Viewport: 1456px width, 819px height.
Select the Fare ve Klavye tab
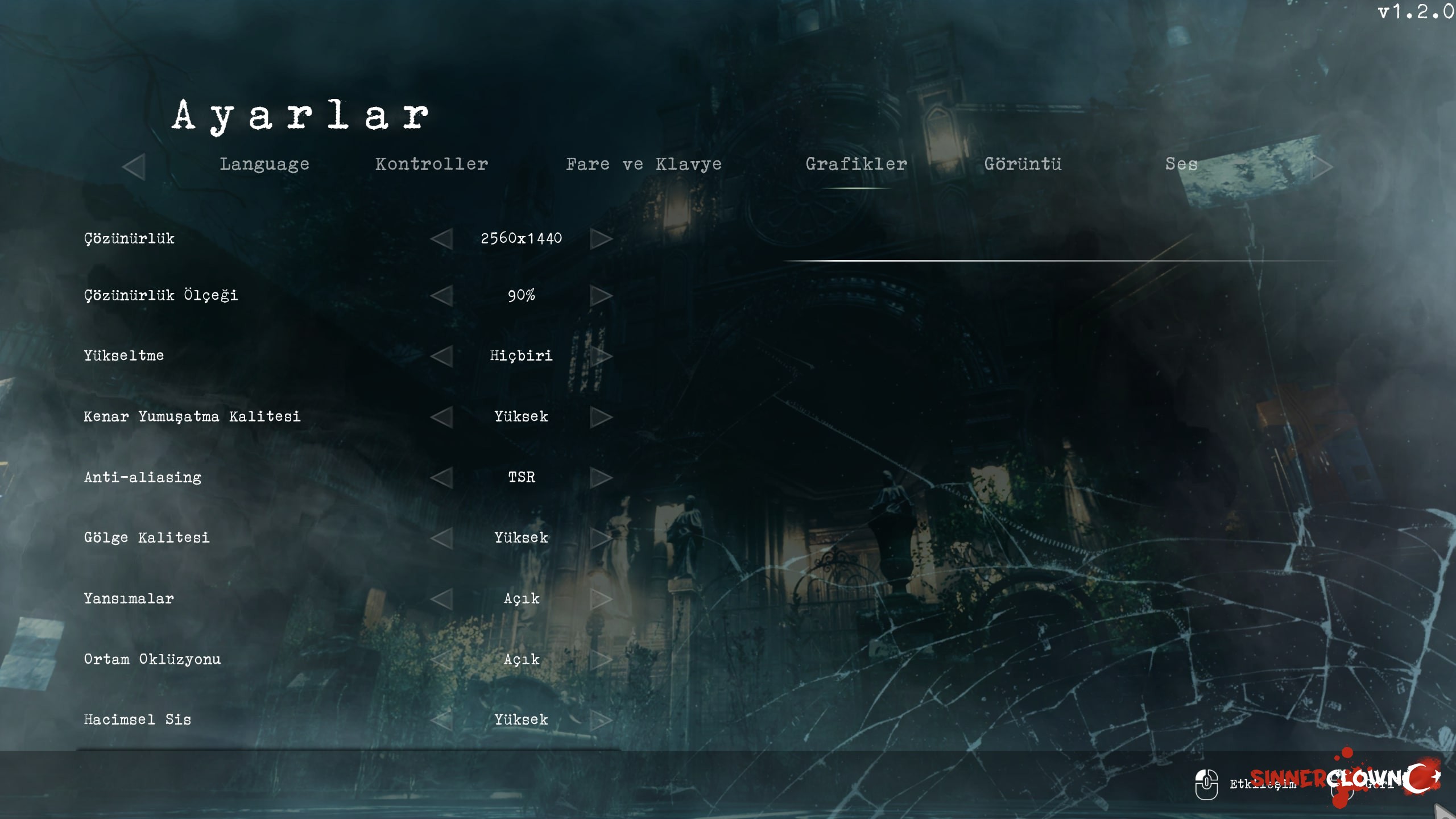click(644, 164)
